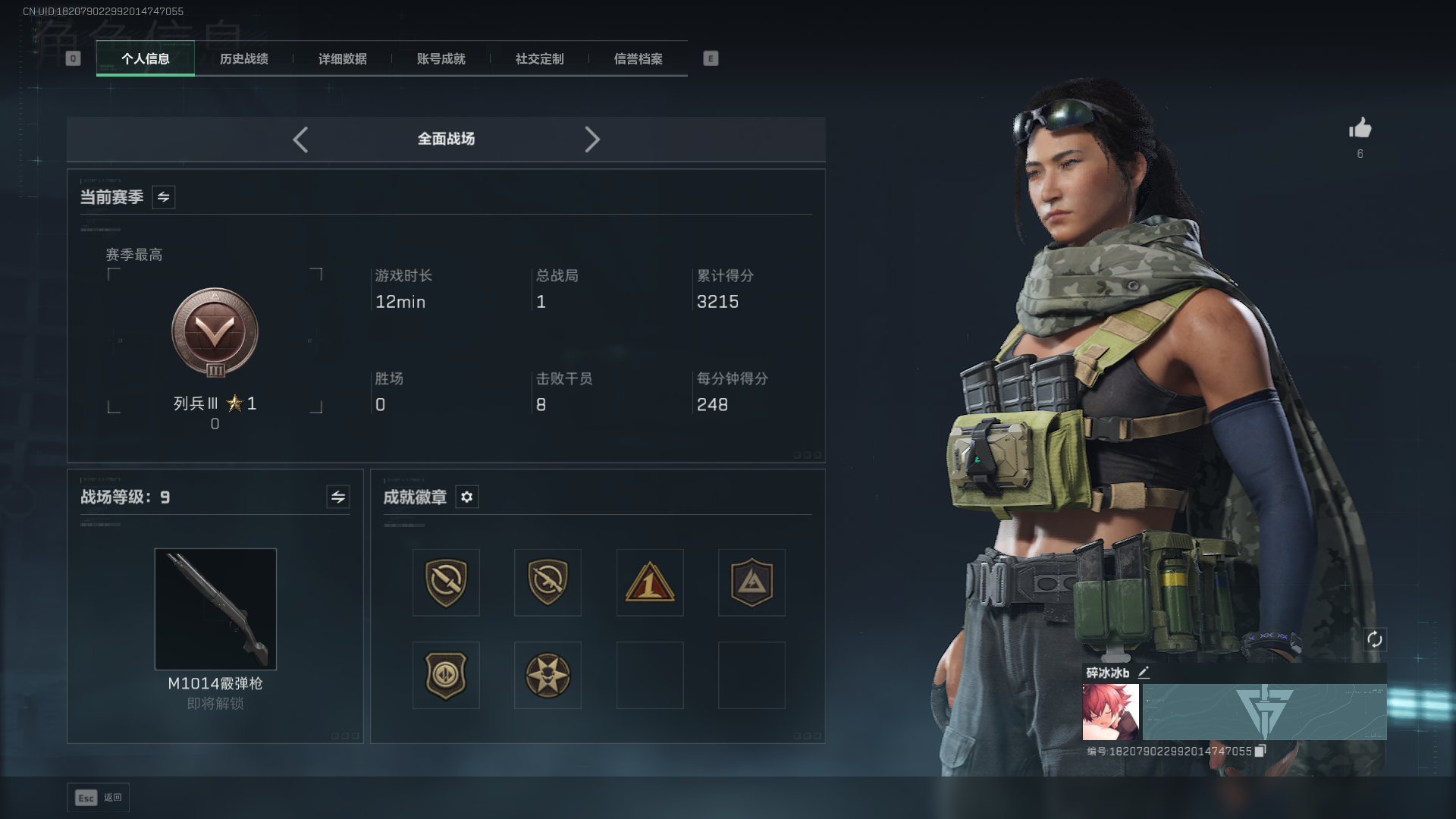Select the red triangle number 1 badge

tap(650, 582)
